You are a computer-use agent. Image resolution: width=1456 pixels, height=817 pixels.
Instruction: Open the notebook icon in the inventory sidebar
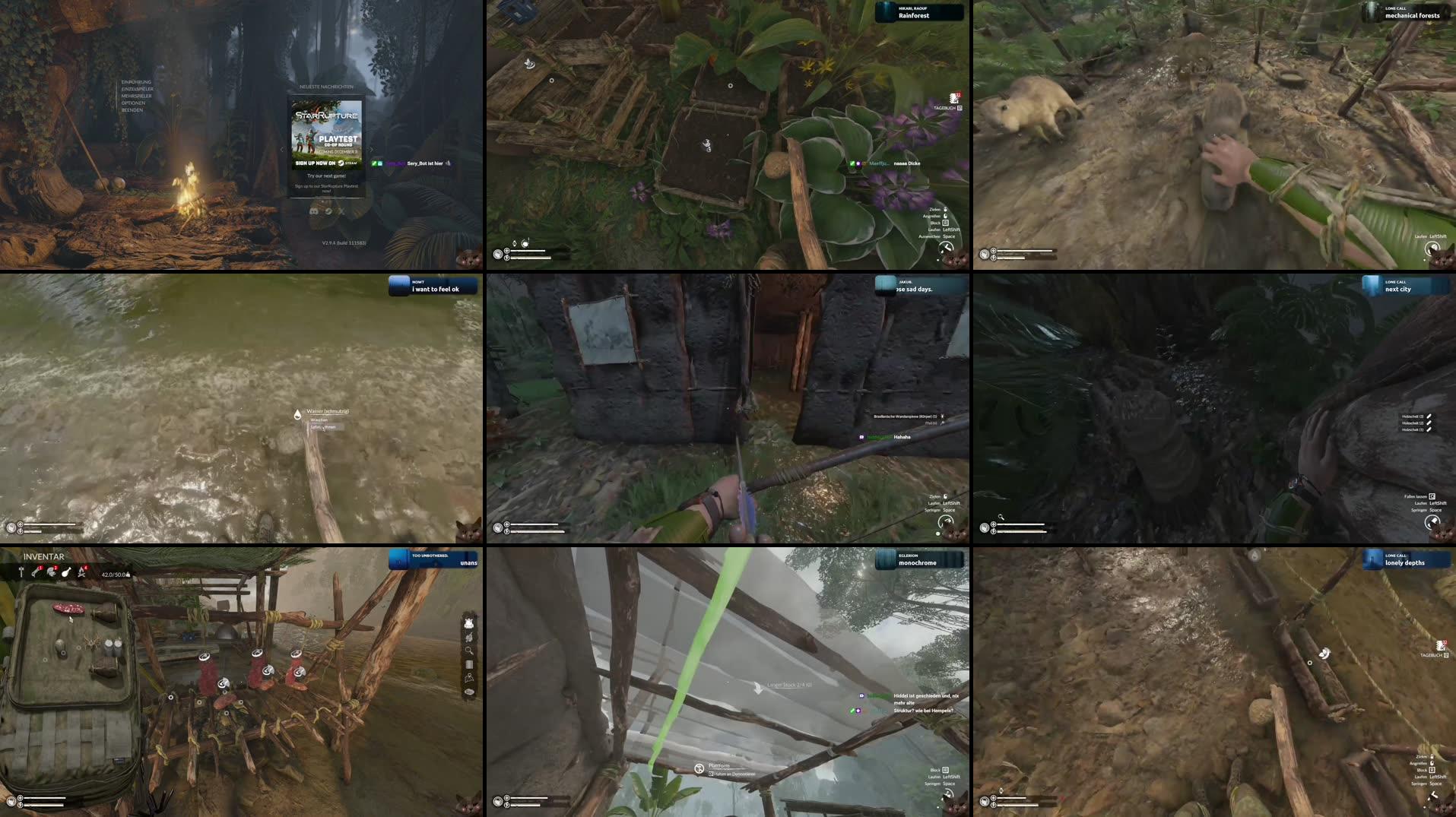pyautogui.click(x=468, y=663)
